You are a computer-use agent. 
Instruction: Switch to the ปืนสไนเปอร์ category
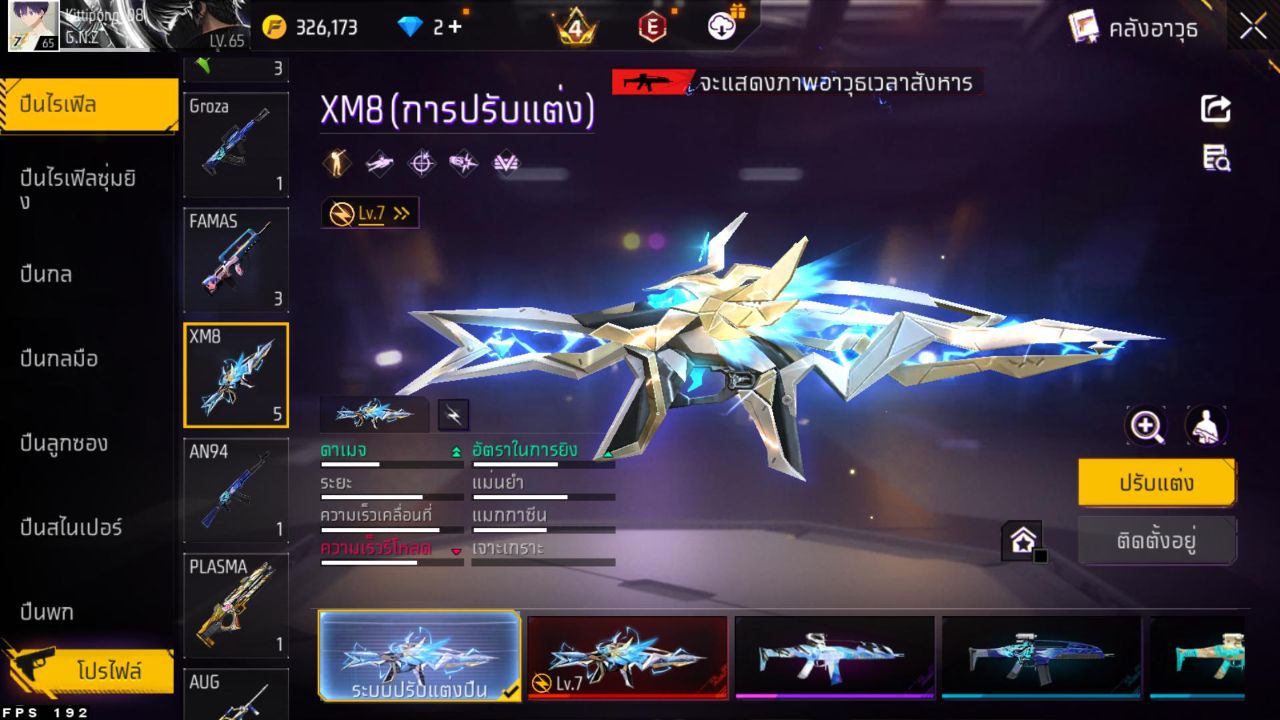coord(71,527)
